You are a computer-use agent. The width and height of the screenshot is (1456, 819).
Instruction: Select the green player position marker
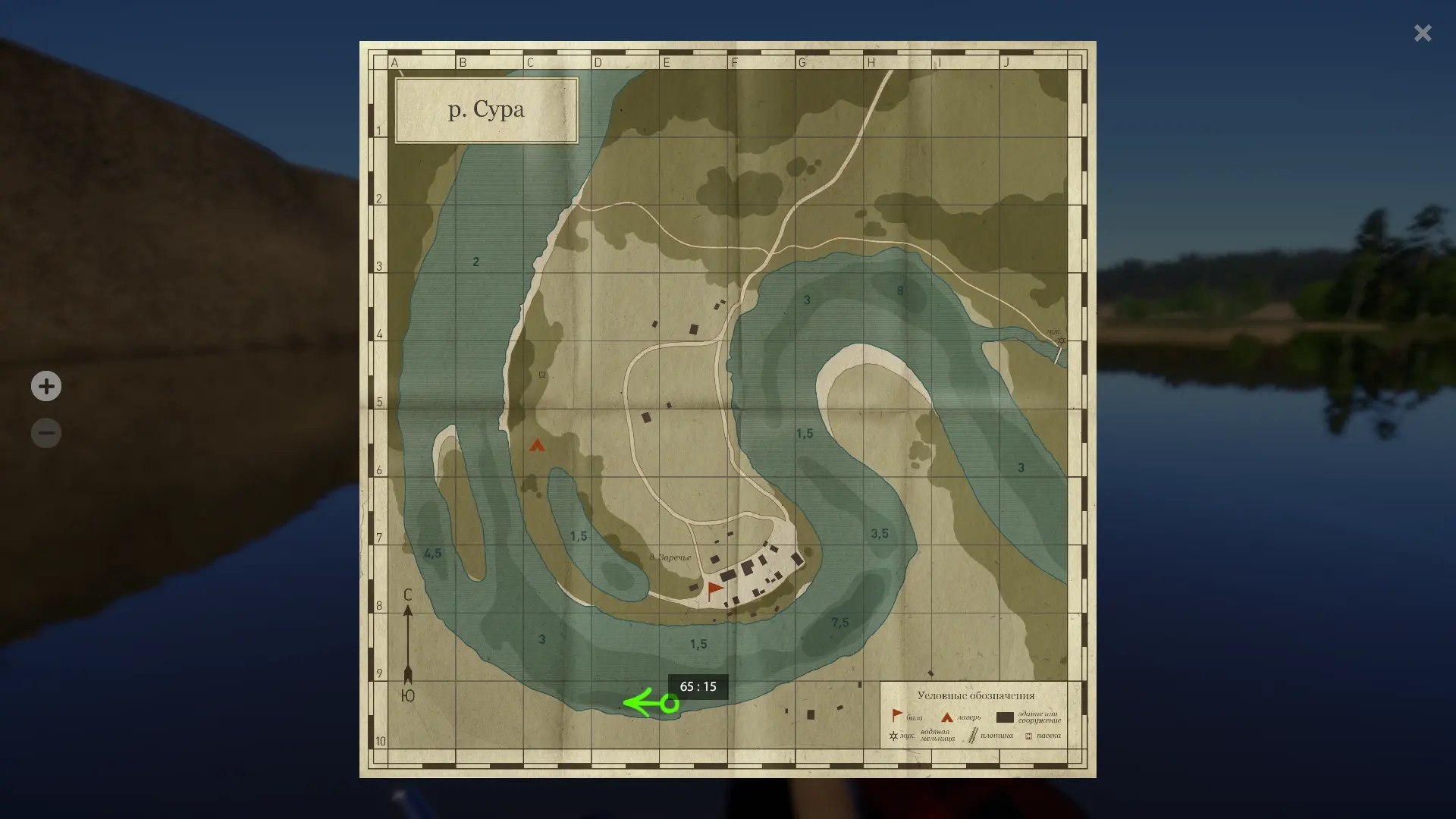pos(669,704)
